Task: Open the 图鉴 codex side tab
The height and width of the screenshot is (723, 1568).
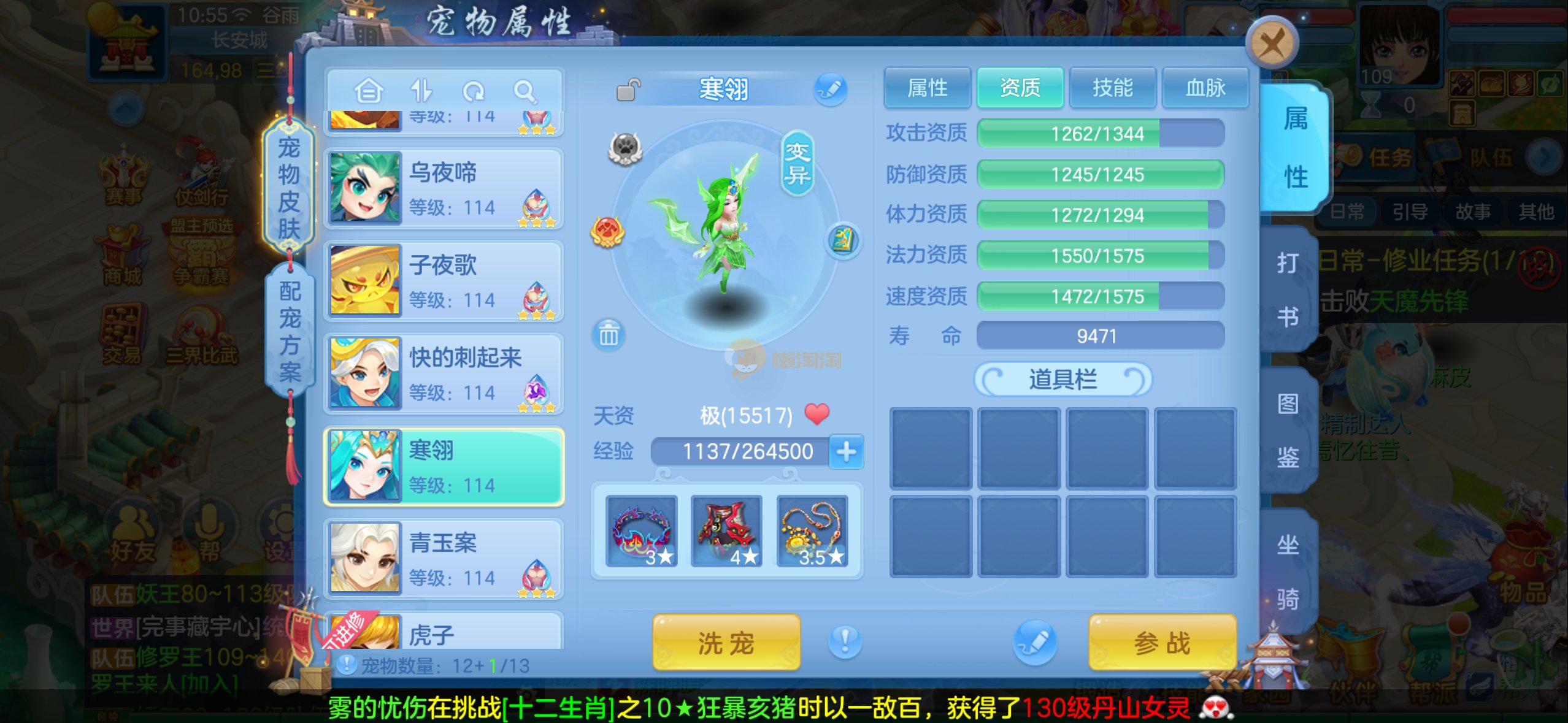Action: point(1288,430)
